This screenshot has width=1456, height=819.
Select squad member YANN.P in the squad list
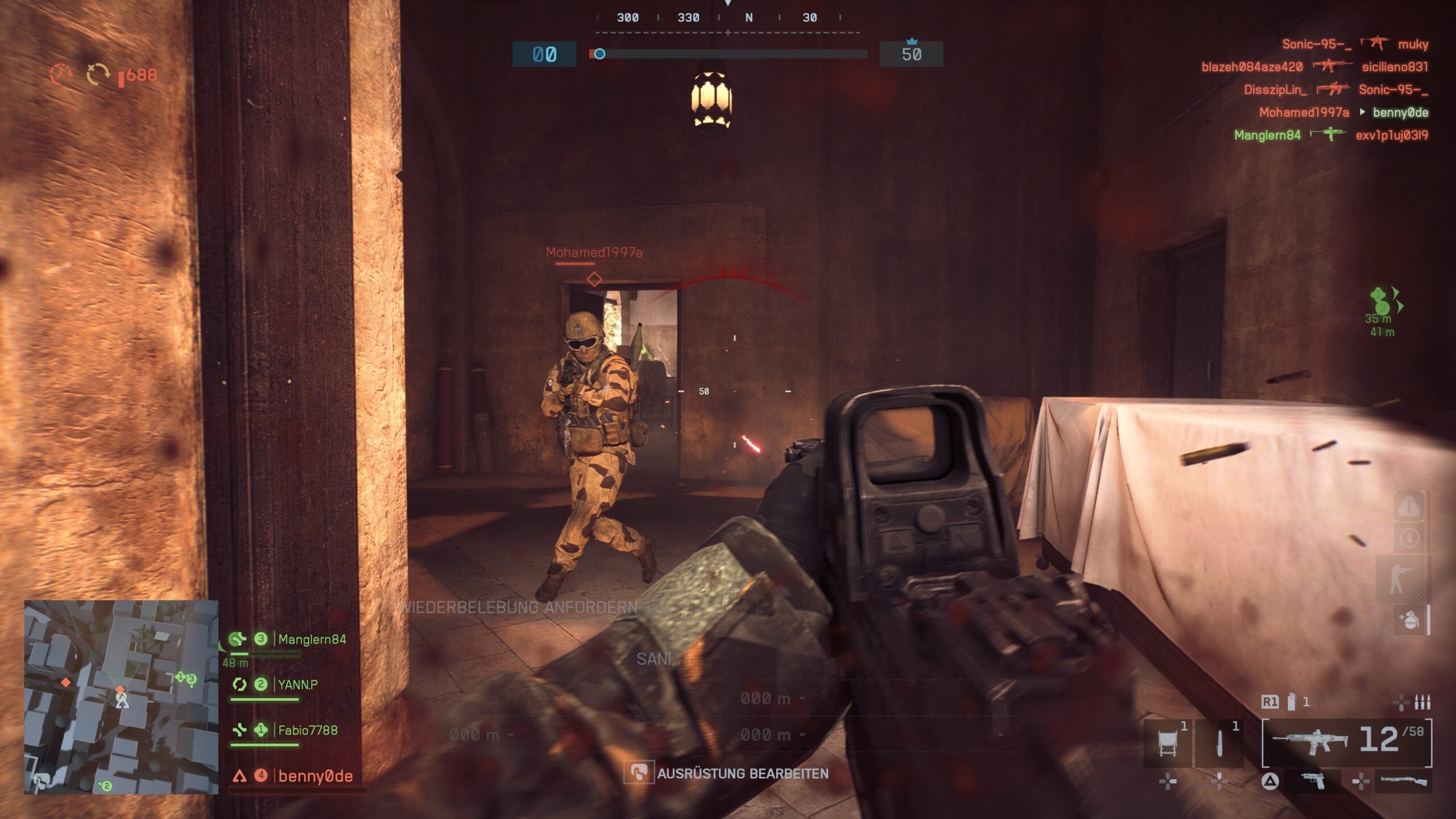pos(297,684)
